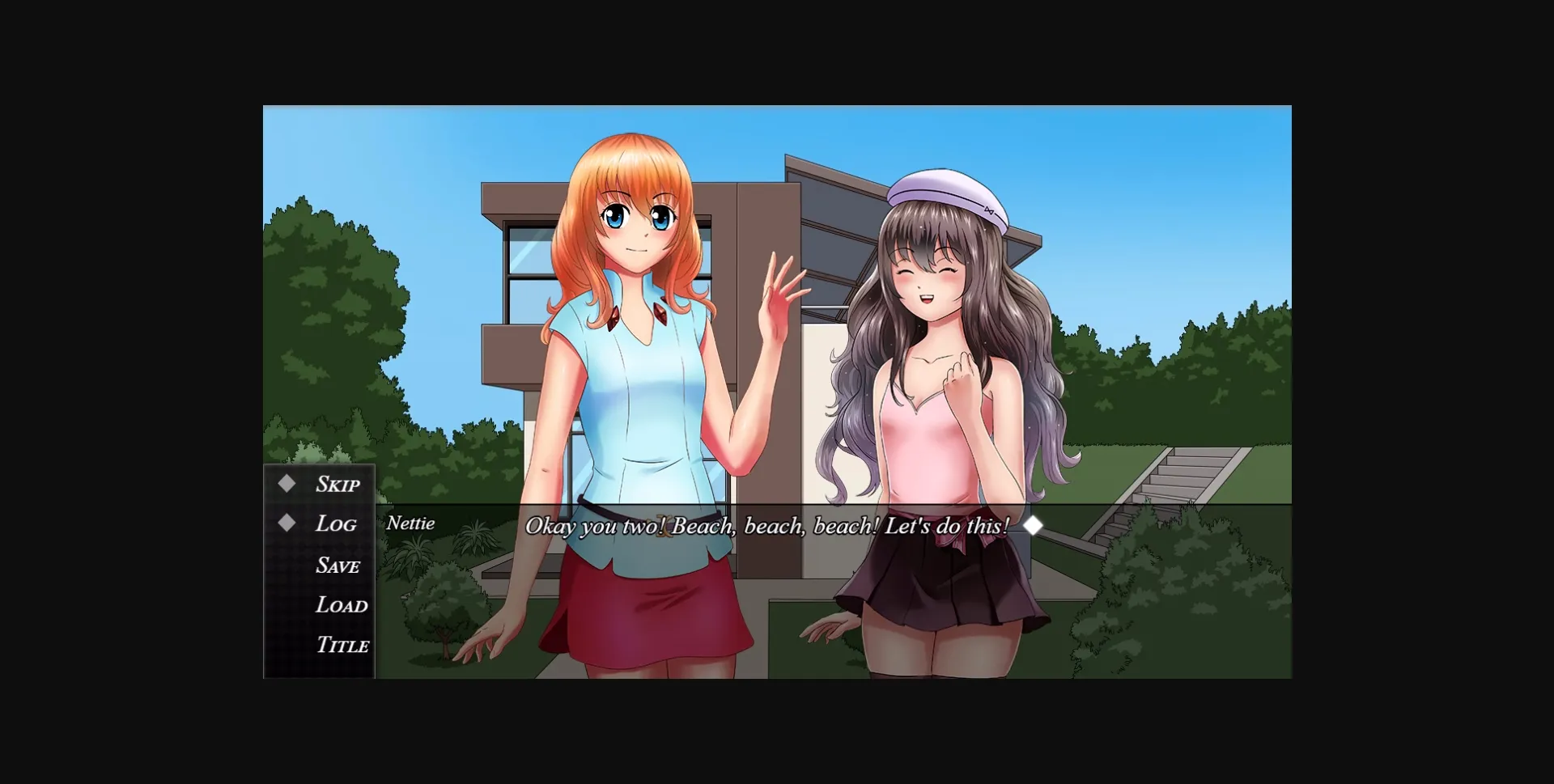Viewport: 1554px width, 784px height.
Task: Enable Skip mode from the quick menu
Action: pyautogui.click(x=337, y=483)
